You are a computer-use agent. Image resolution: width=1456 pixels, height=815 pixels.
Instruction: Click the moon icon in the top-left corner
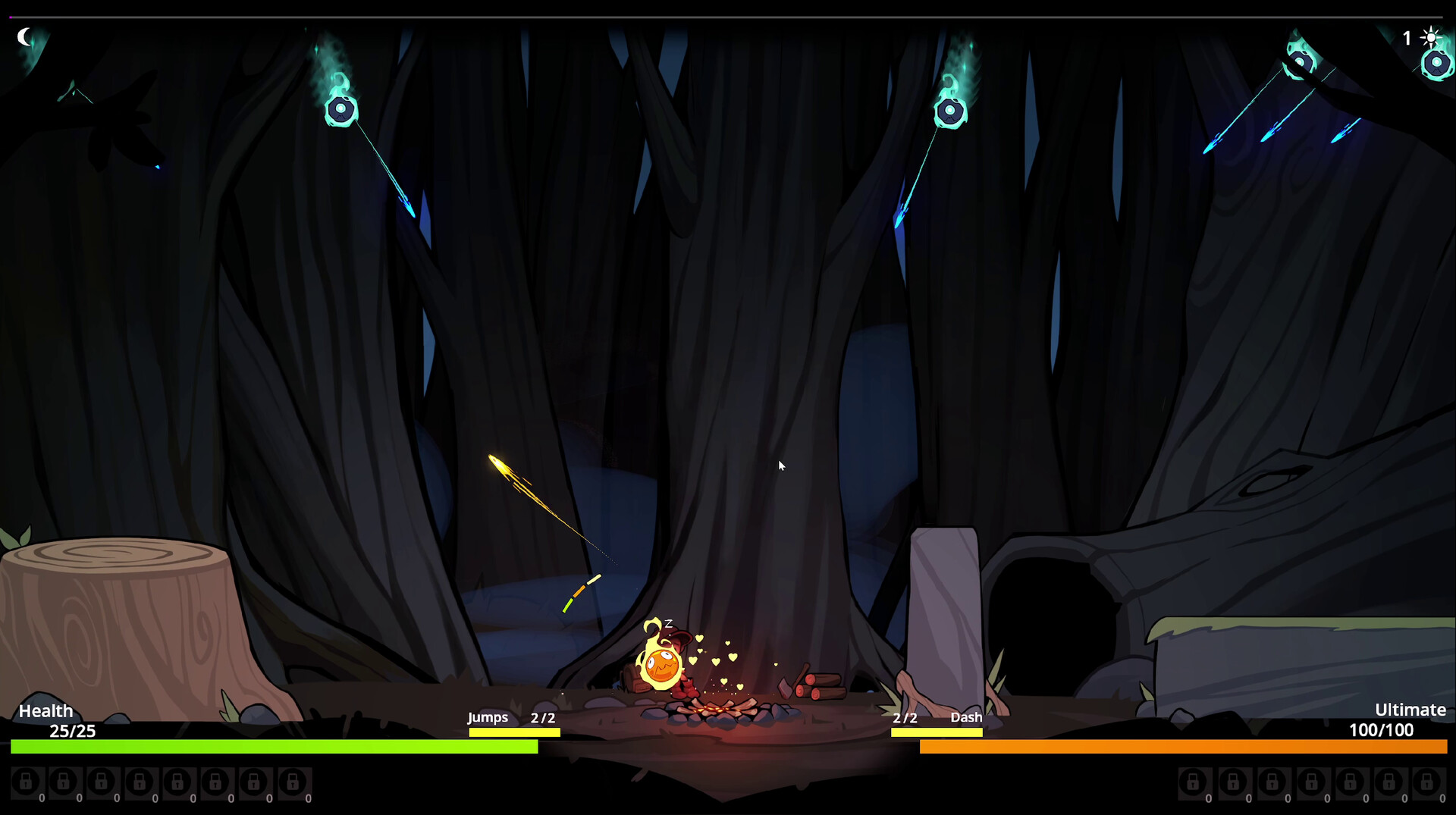pos(24,36)
